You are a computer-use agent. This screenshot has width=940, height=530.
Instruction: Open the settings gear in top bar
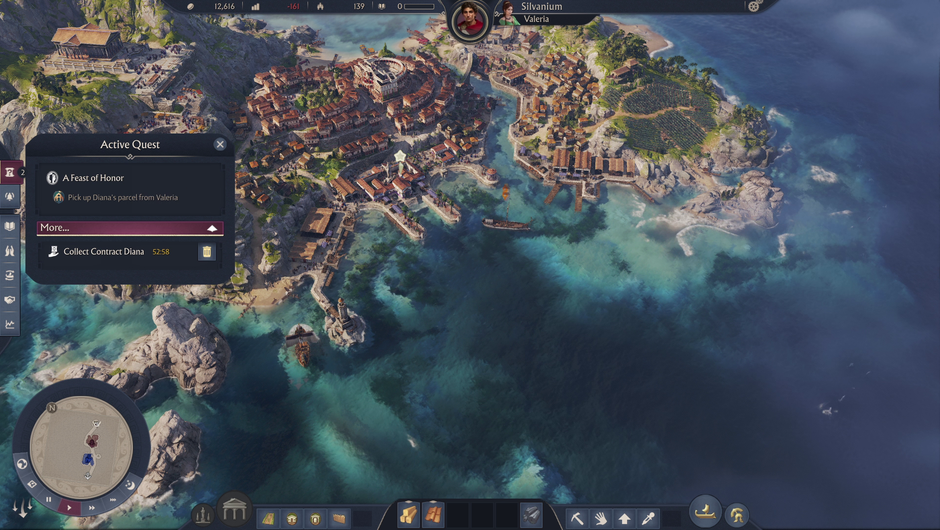(754, 6)
